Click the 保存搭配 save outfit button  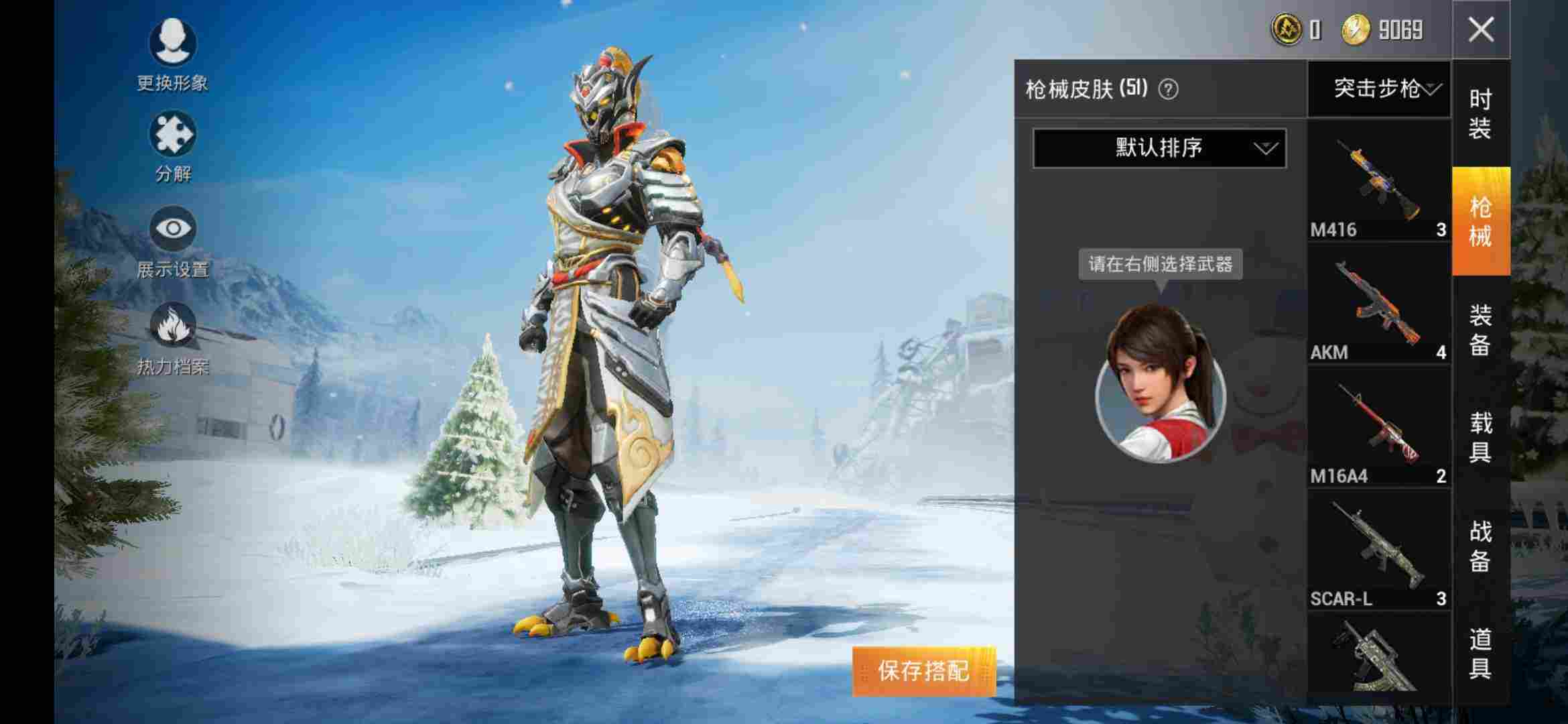coord(924,670)
